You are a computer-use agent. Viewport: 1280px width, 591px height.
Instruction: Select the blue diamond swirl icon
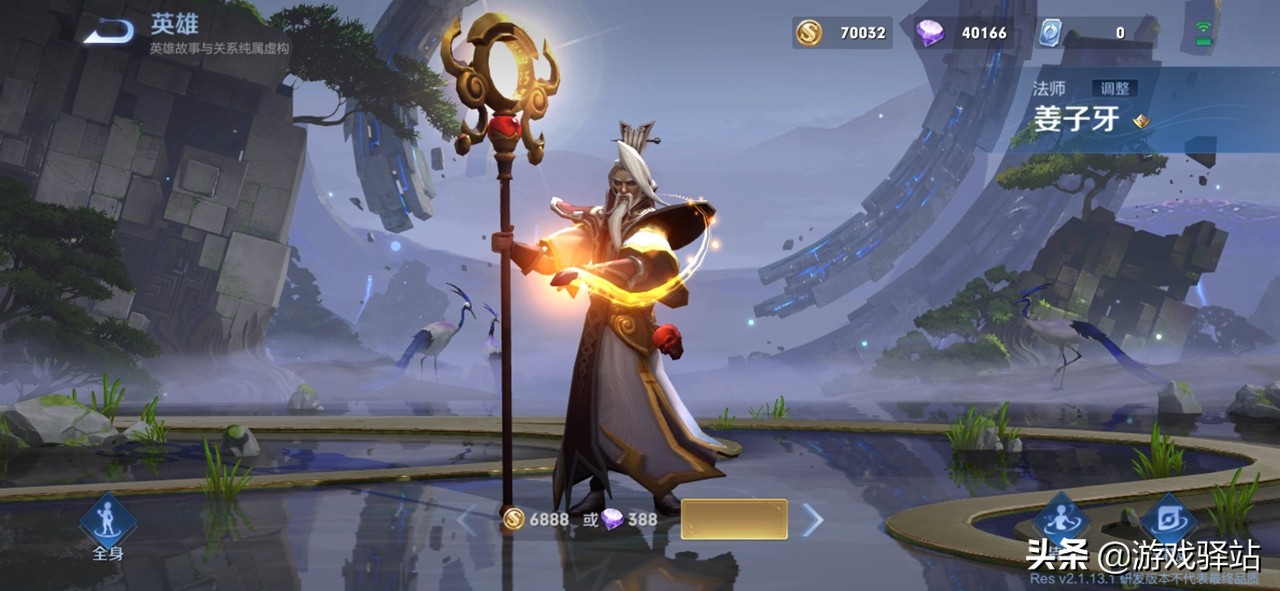pos(1168,520)
